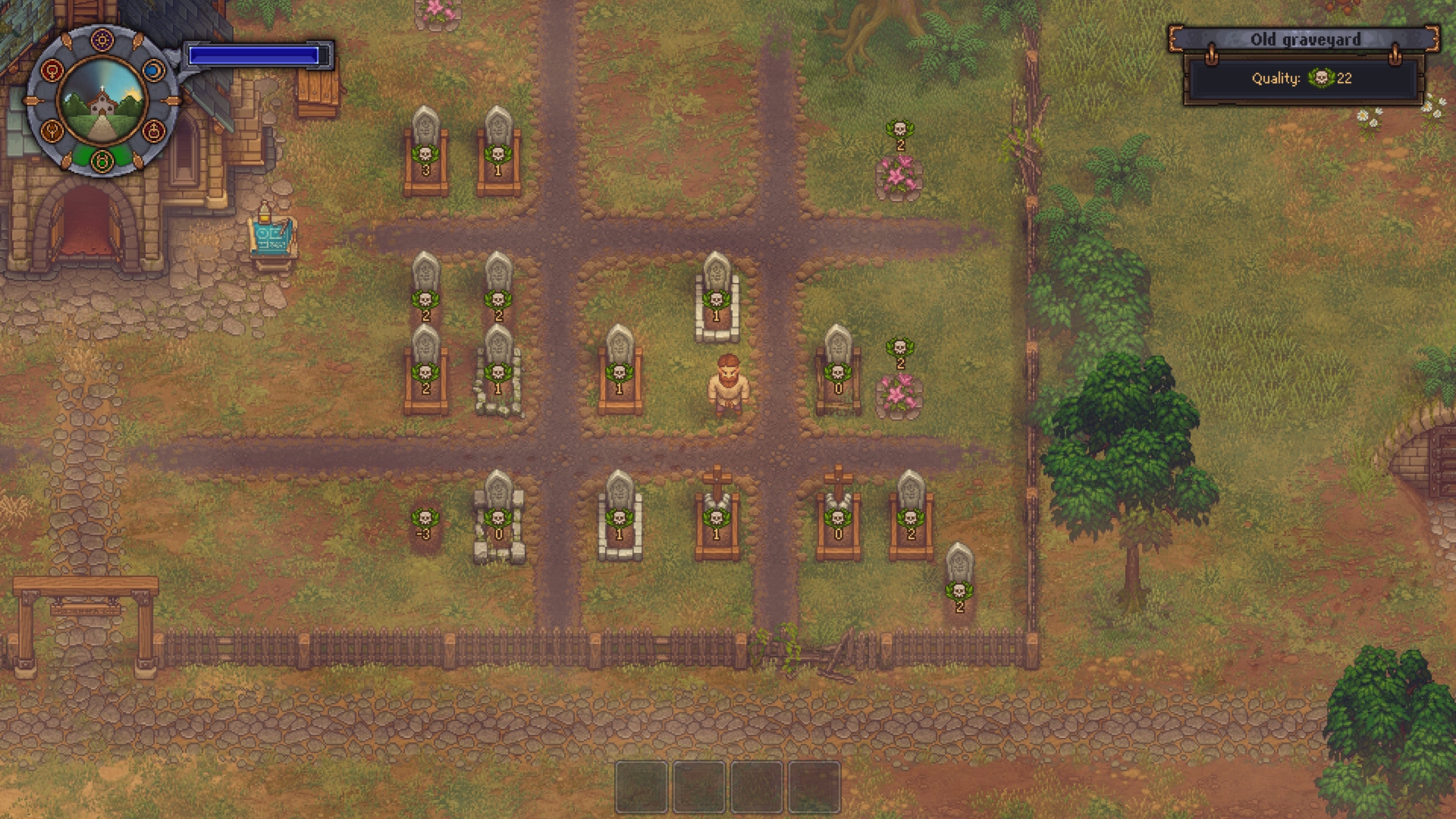Image resolution: width=1456 pixels, height=819 pixels.
Task: Click the purple star emblem atop the time wheel
Action: (102, 39)
